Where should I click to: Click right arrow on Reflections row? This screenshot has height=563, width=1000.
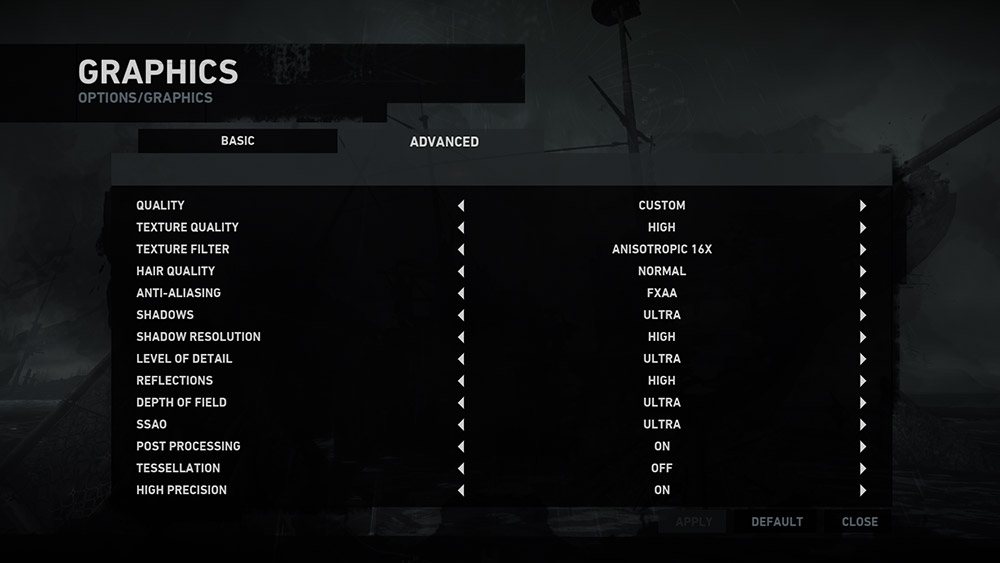point(862,381)
